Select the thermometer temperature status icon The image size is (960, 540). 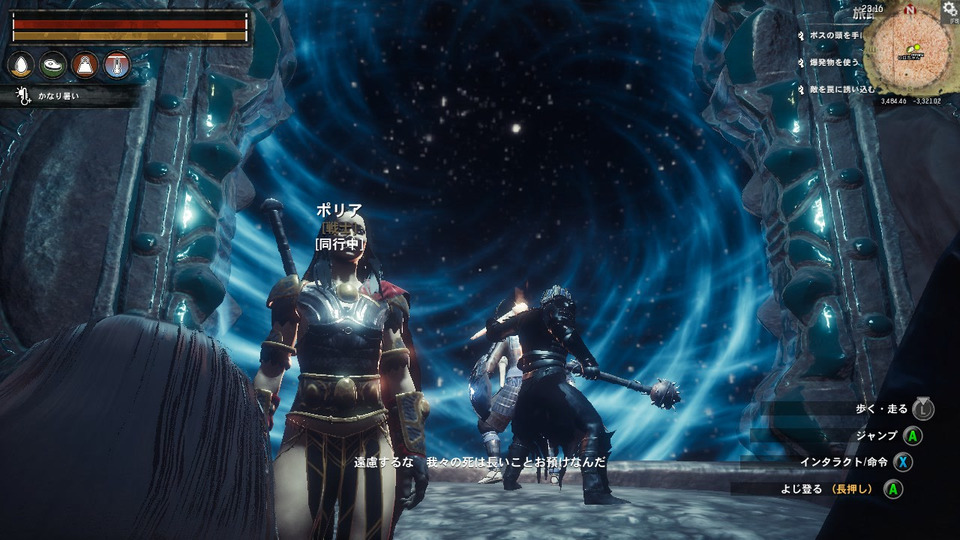(117, 66)
